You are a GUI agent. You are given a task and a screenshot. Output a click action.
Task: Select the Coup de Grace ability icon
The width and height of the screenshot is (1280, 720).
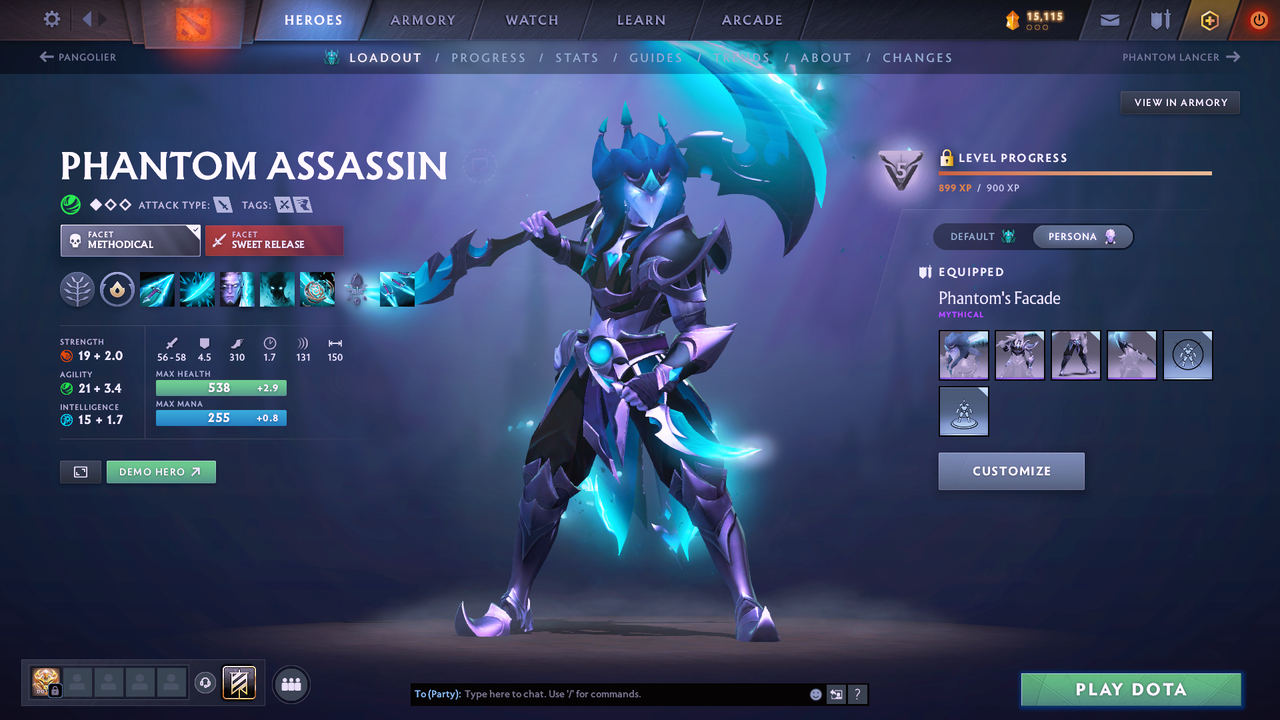pyautogui.click(x=317, y=289)
